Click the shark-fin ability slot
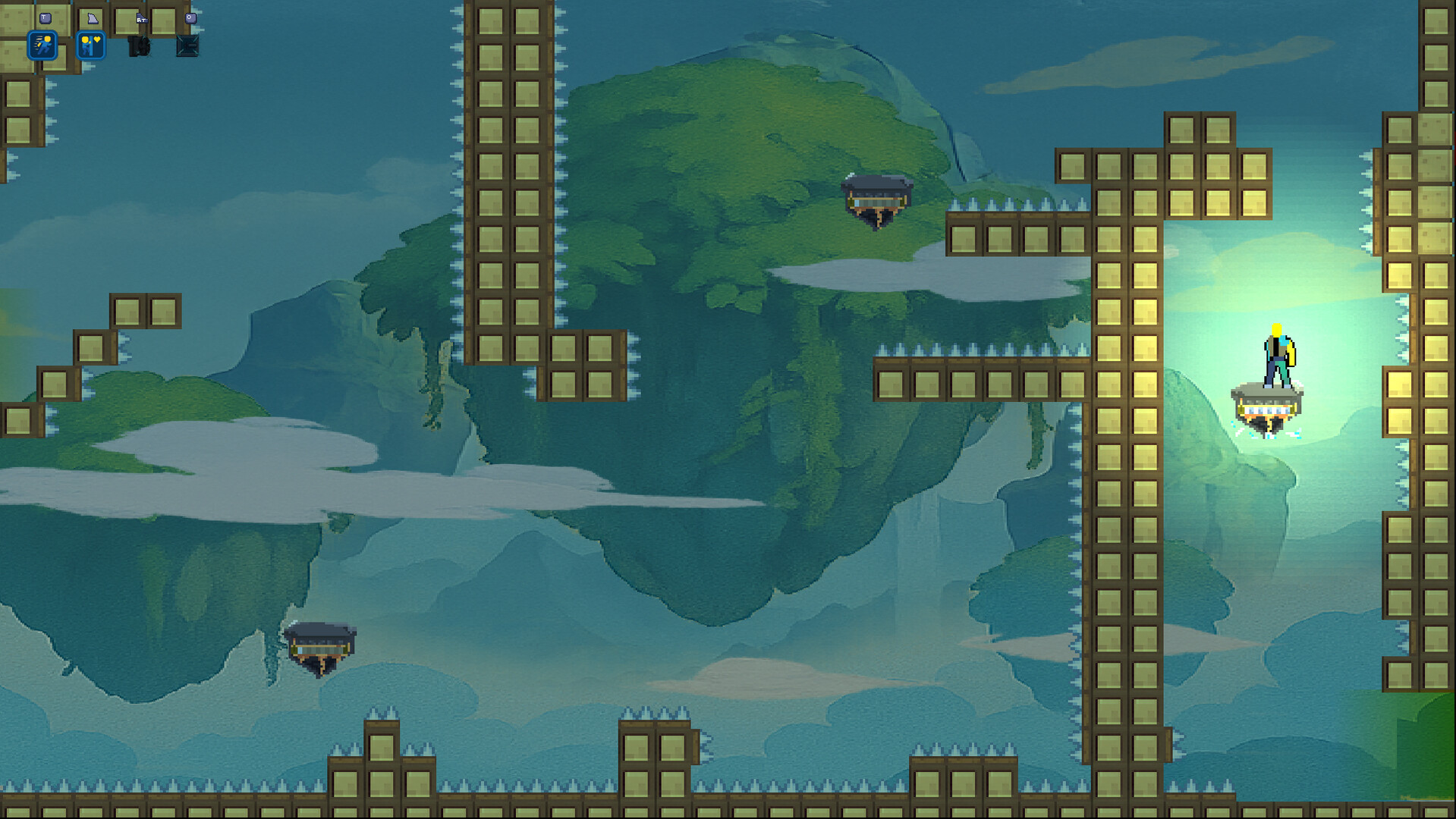 (x=93, y=18)
